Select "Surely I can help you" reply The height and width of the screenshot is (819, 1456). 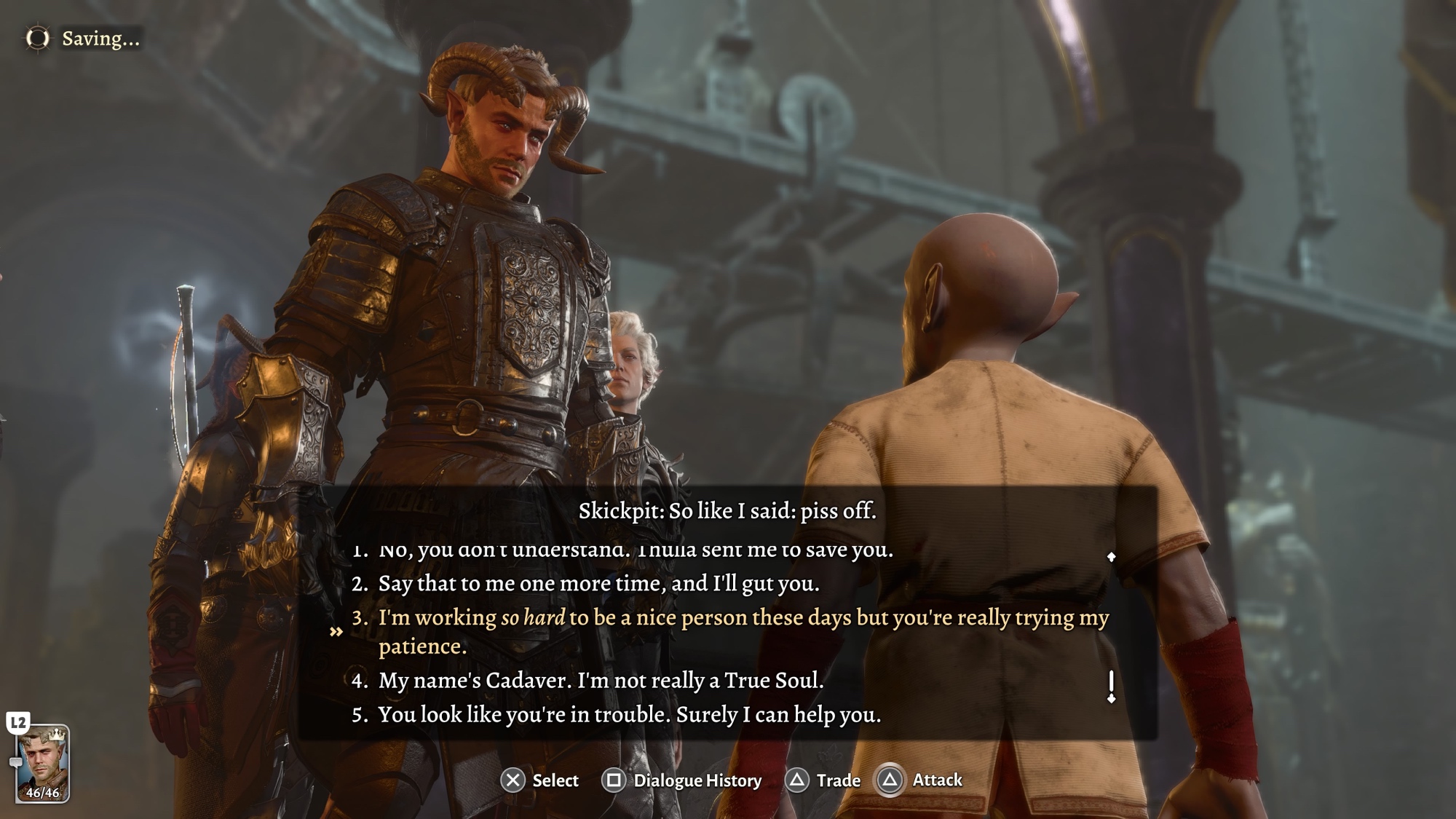click(x=629, y=714)
